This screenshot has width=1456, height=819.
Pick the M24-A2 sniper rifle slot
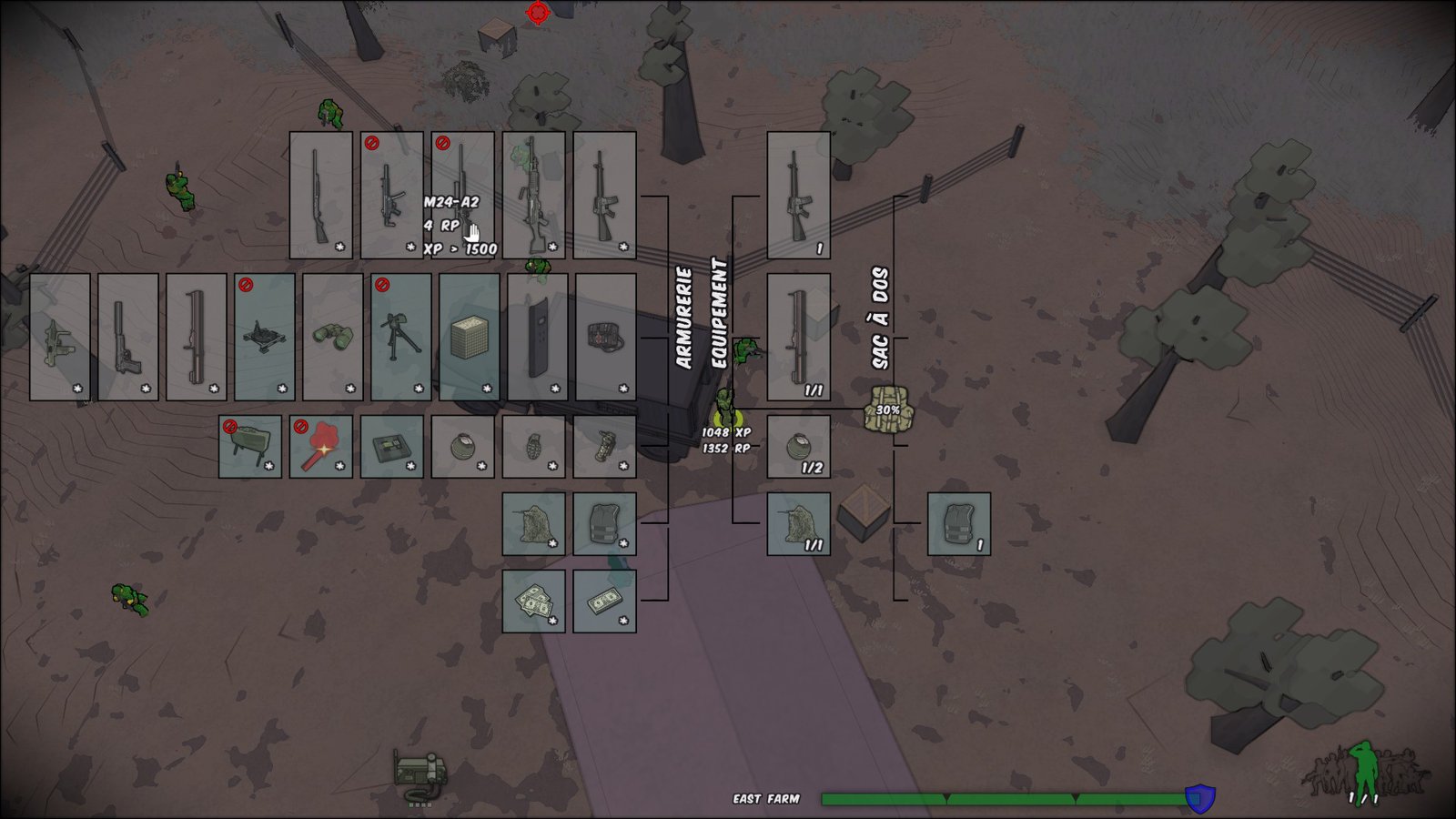[462, 195]
